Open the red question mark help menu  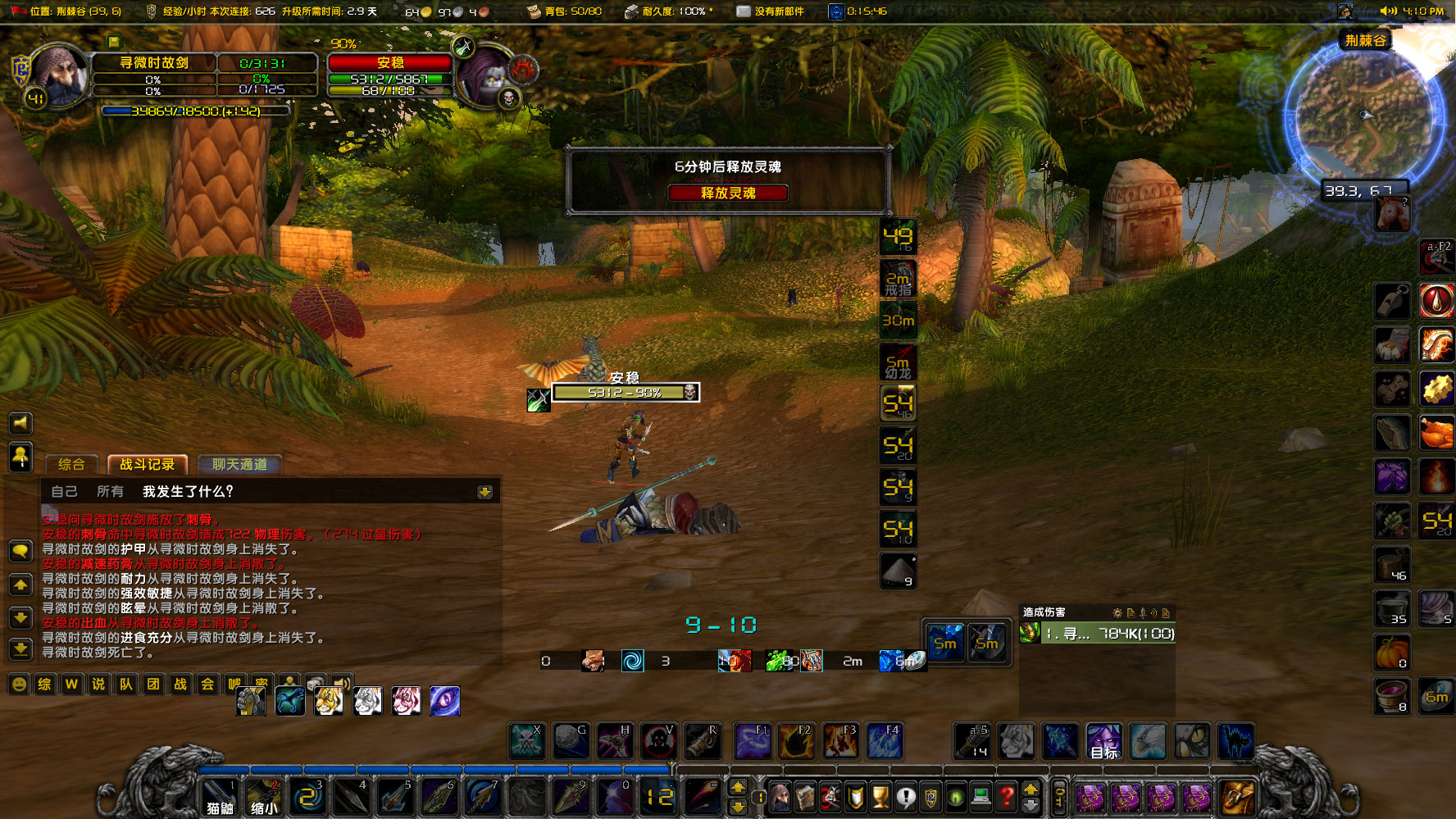tap(1007, 795)
